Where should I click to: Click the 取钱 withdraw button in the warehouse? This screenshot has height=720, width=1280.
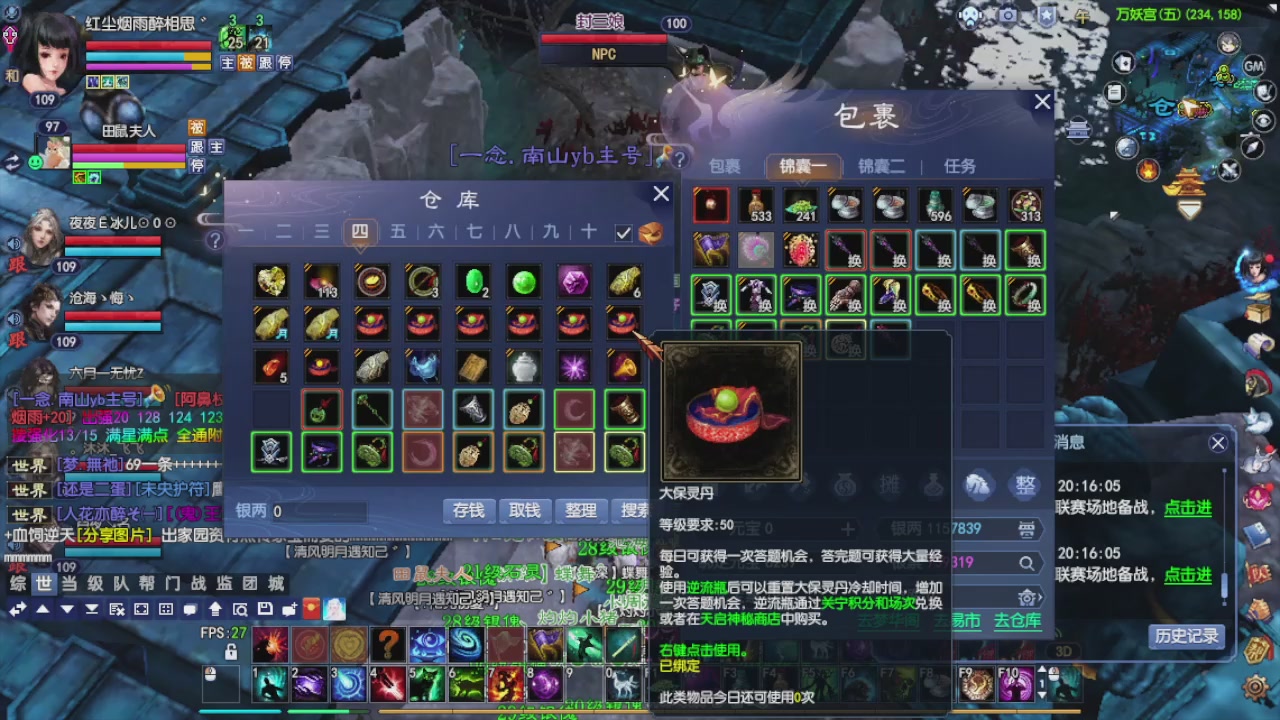[x=523, y=510]
